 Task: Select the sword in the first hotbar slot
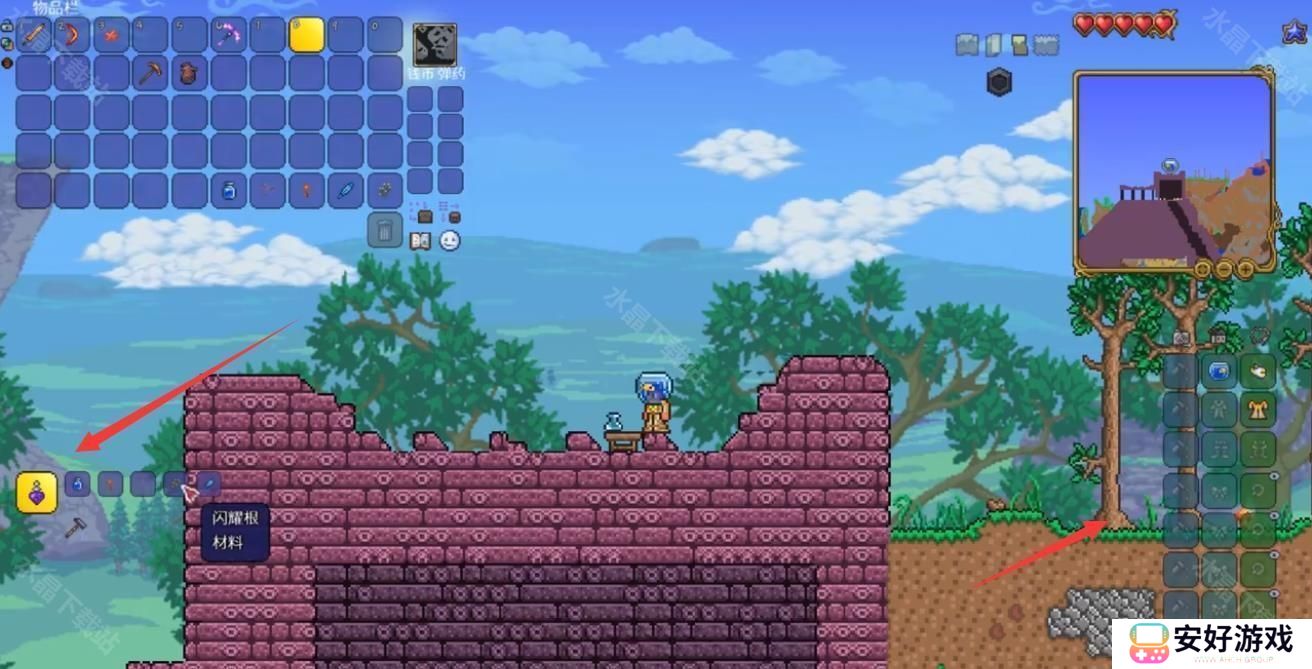[x=33, y=35]
